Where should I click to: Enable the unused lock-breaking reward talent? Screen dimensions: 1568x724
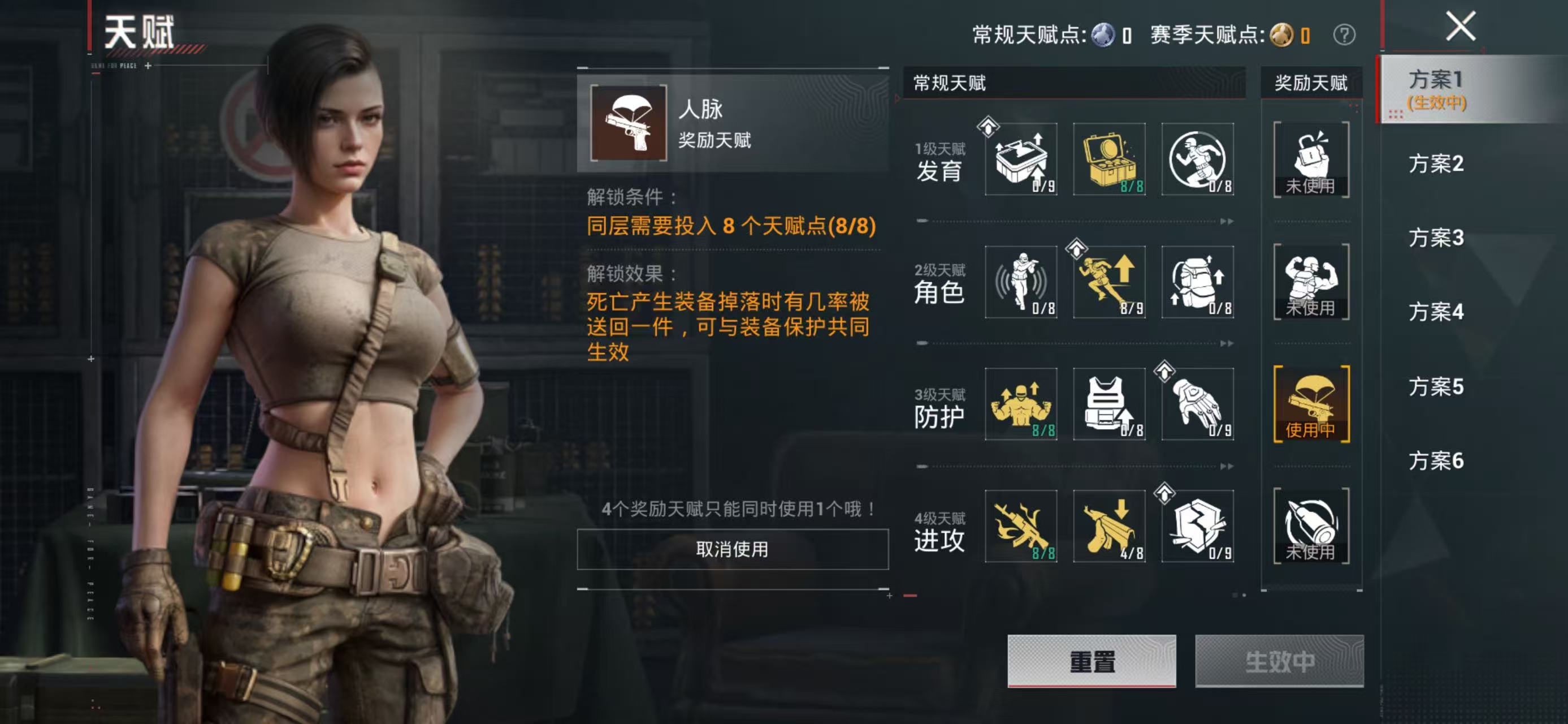[1312, 160]
